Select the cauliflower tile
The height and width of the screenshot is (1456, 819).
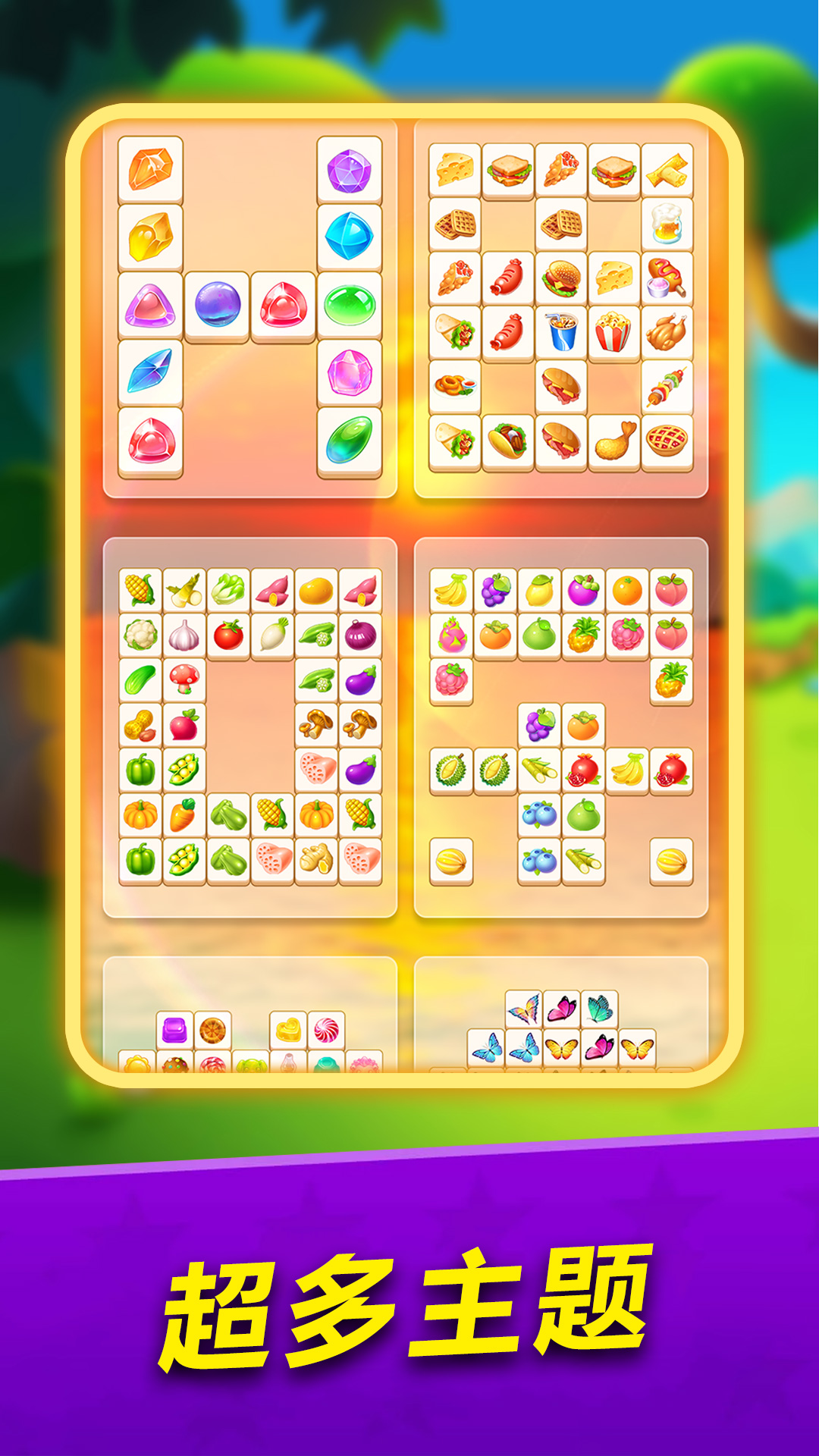pyautogui.click(x=140, y=635)
